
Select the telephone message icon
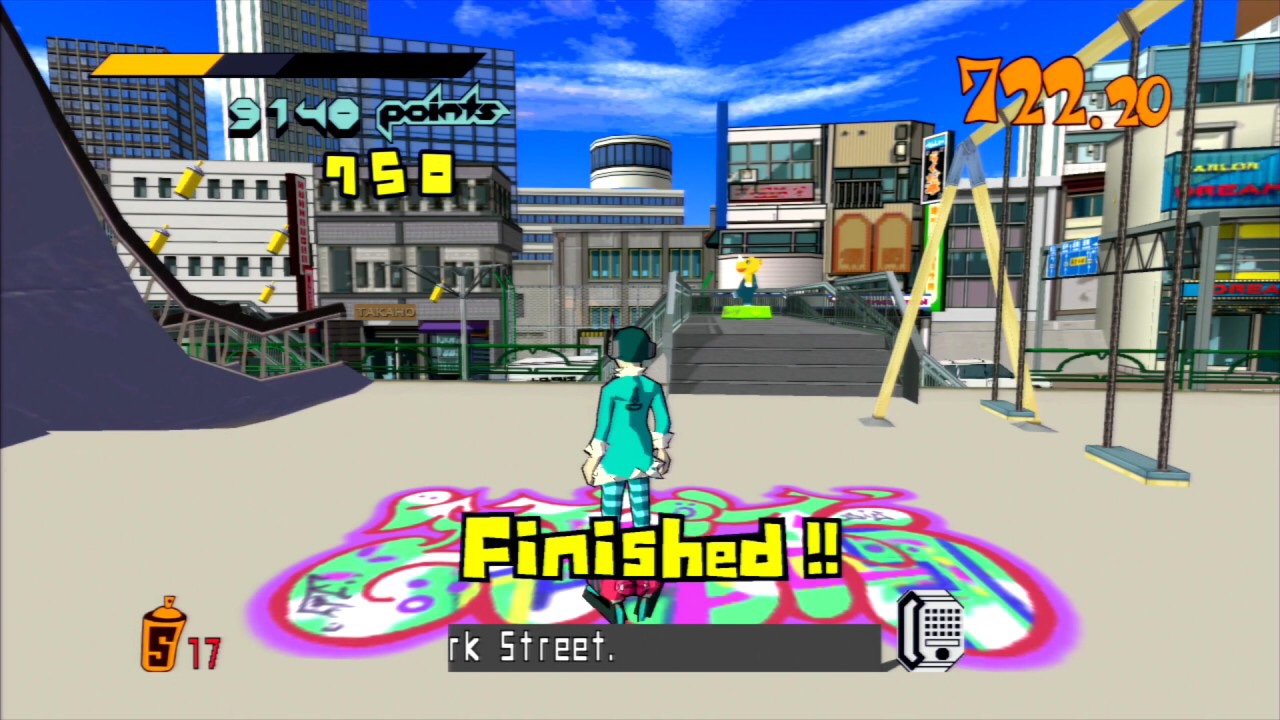pyautogui.click(x=930, y=631)
